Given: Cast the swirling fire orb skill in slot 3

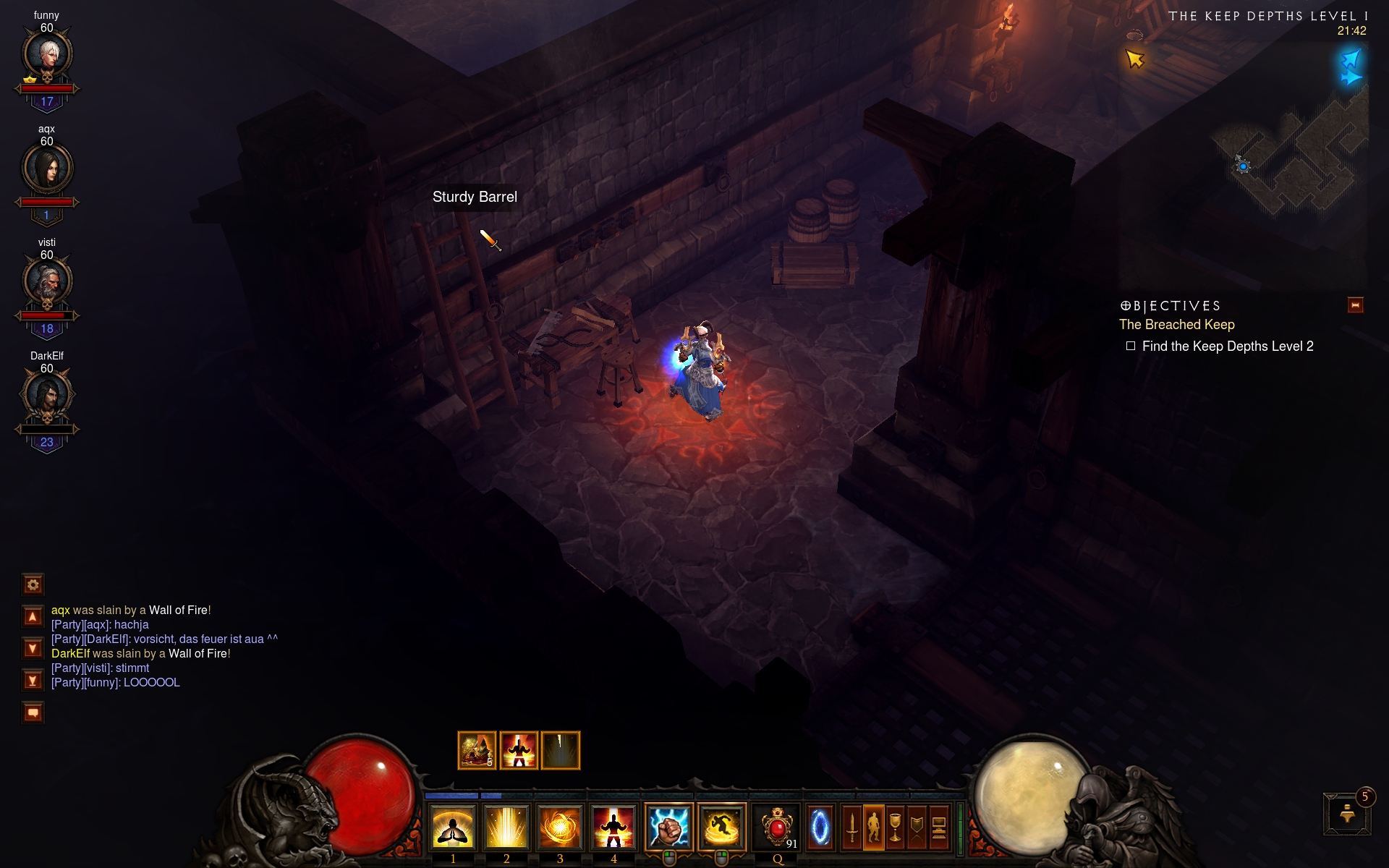Looking at the screenshot, I should coord(560,827).
